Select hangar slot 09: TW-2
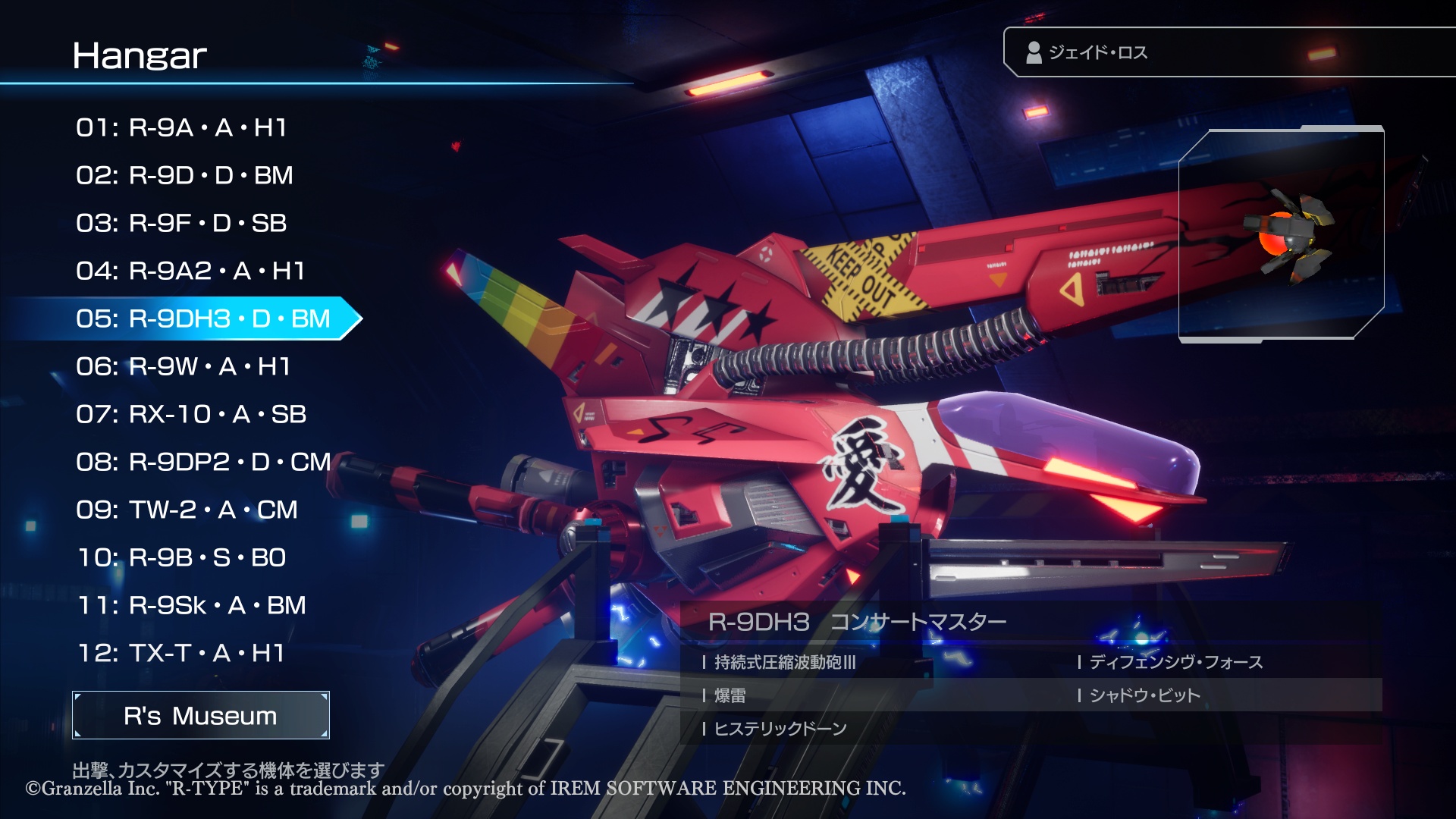This screenshot has width=1456, height=819. pyautogui.click(x=187, y=510)
